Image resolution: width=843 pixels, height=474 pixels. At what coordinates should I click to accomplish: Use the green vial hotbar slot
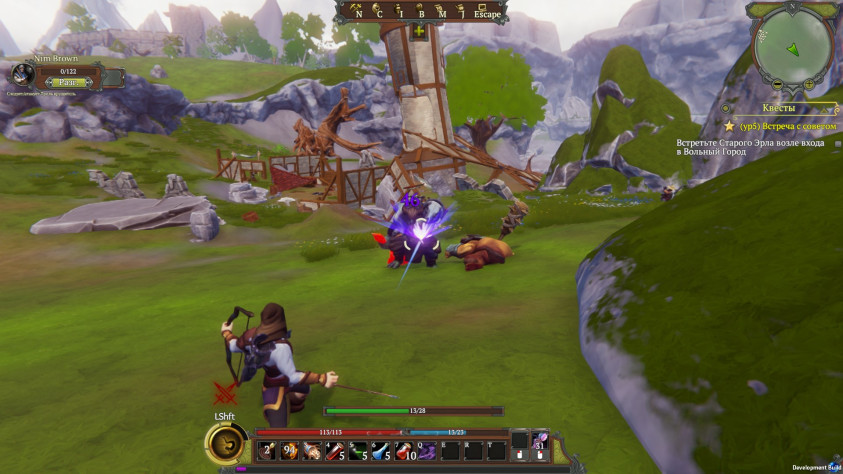pyautogui.click(x=358, y=451)
